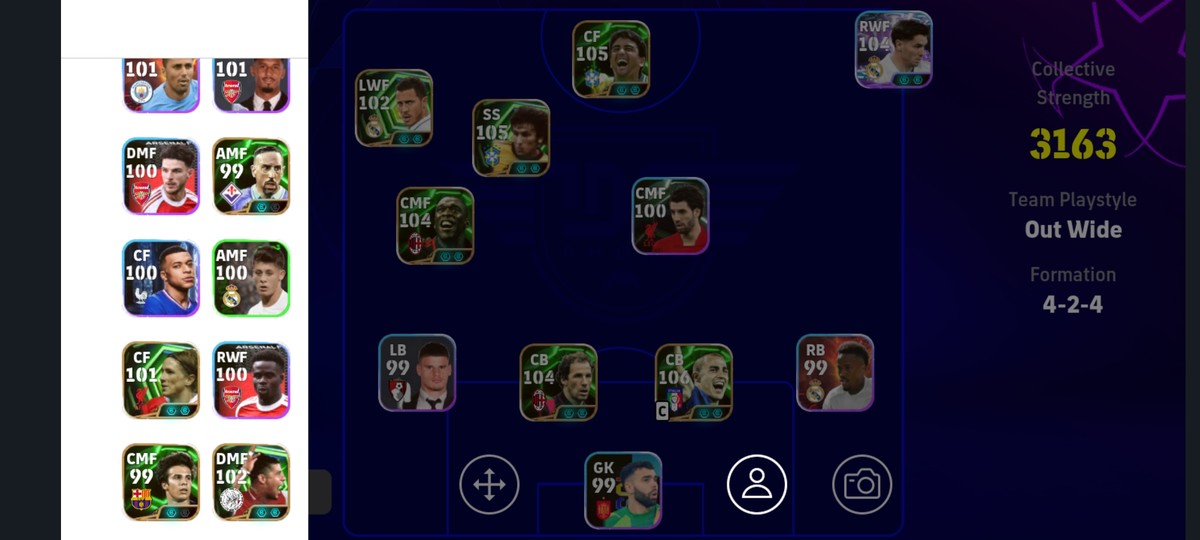Choose the GK 99 goalkeeper card
Viewport: 1200px width, 540px height.
(x=623, y=490)
